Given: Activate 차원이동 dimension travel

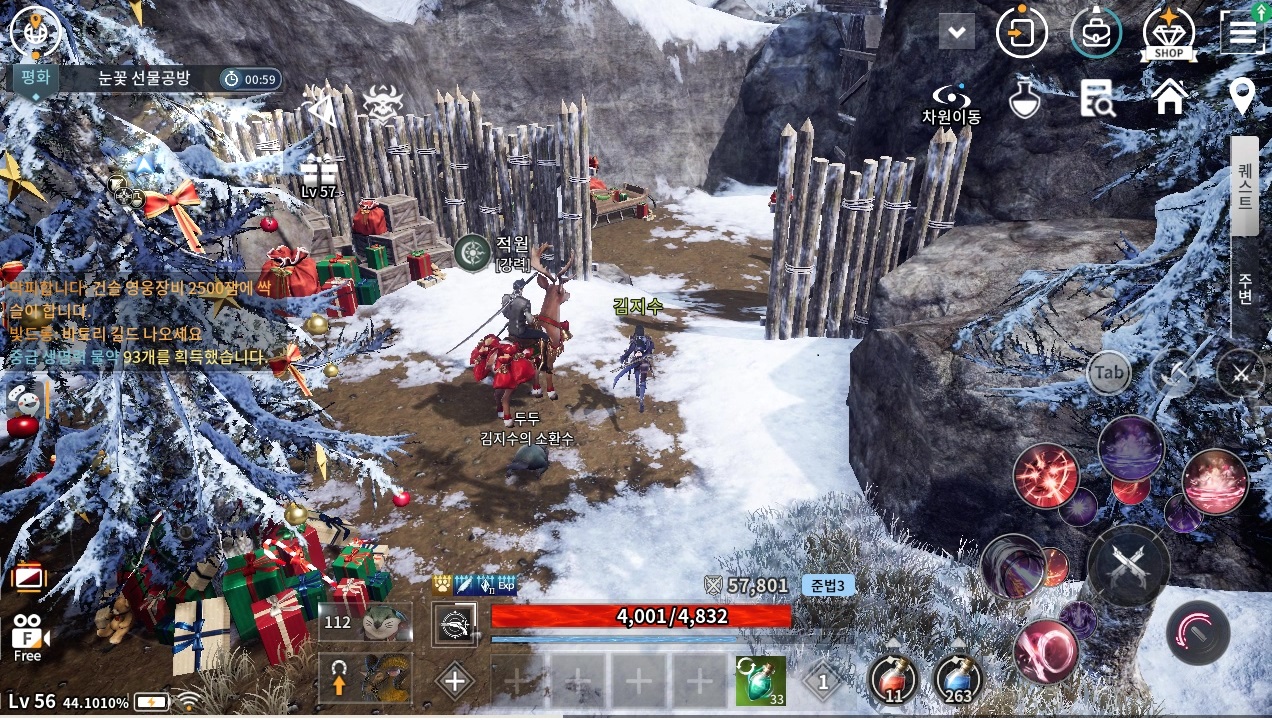Looking at the screenshot, I should (951, 103).
